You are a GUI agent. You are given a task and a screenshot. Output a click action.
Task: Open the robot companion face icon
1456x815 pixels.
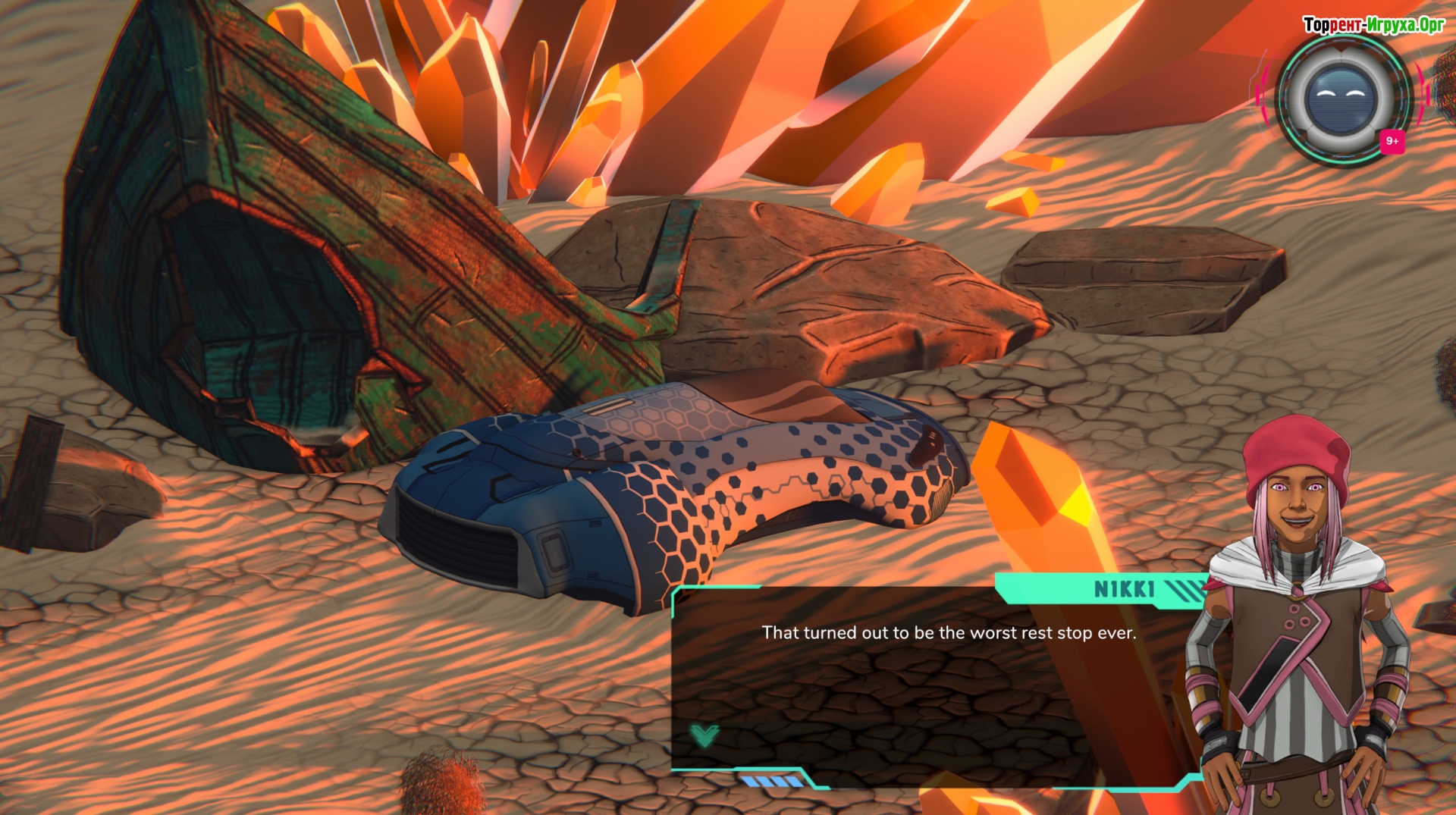[x=1341, y=99]
